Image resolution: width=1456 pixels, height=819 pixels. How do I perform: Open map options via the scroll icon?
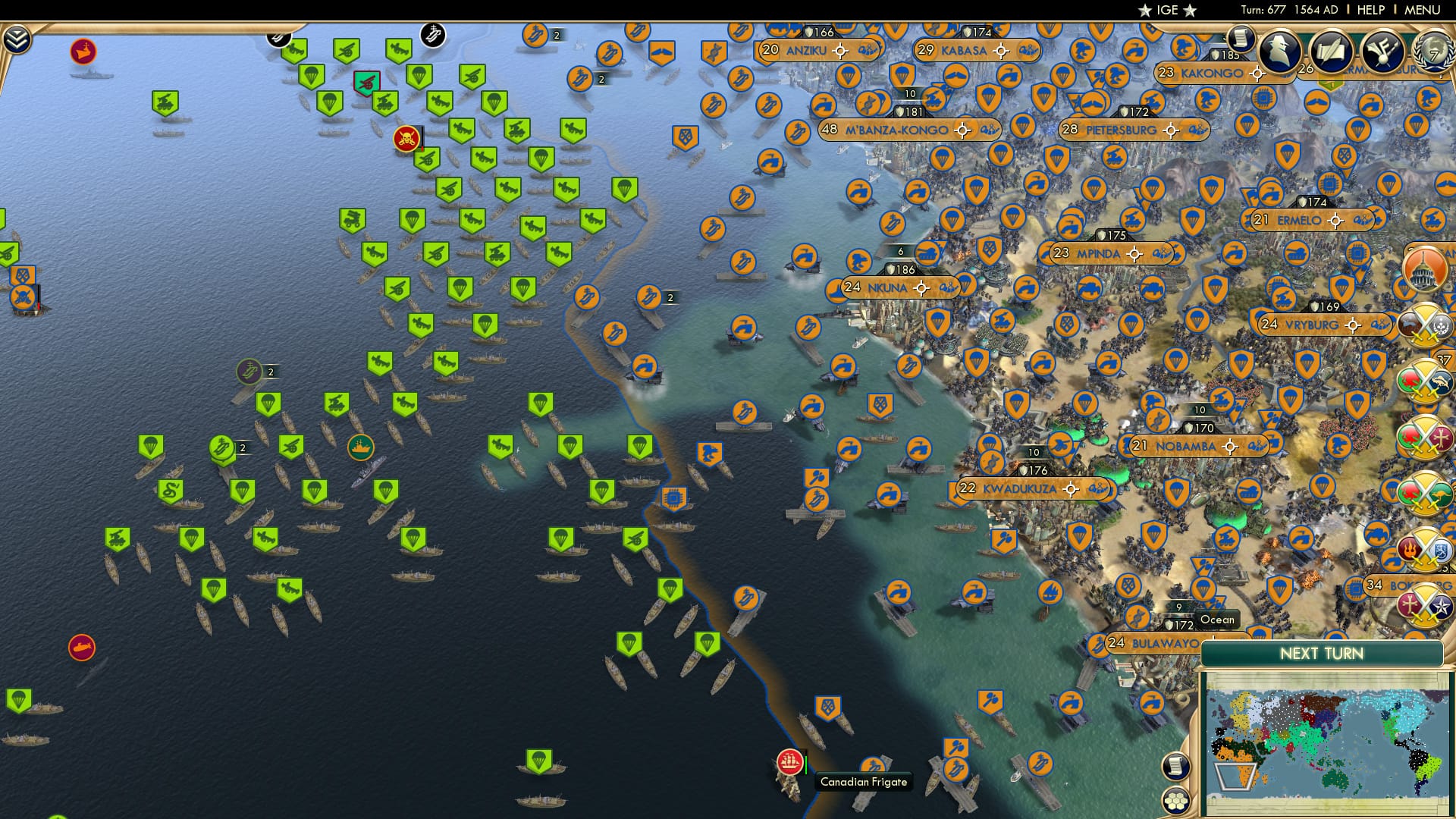(1174, 766)
